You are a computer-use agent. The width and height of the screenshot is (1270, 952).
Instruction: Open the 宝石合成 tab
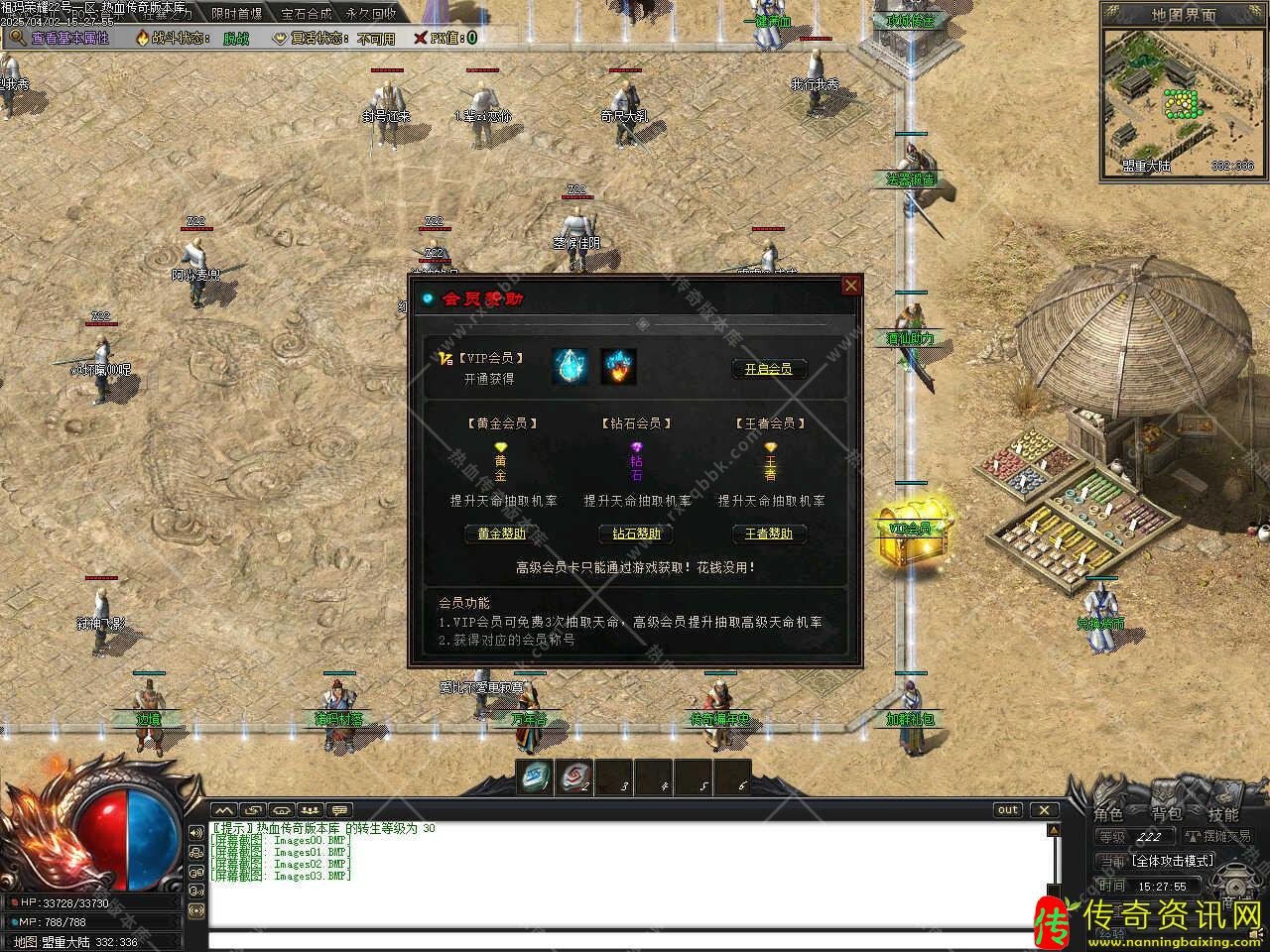click(x=306, y=14)
